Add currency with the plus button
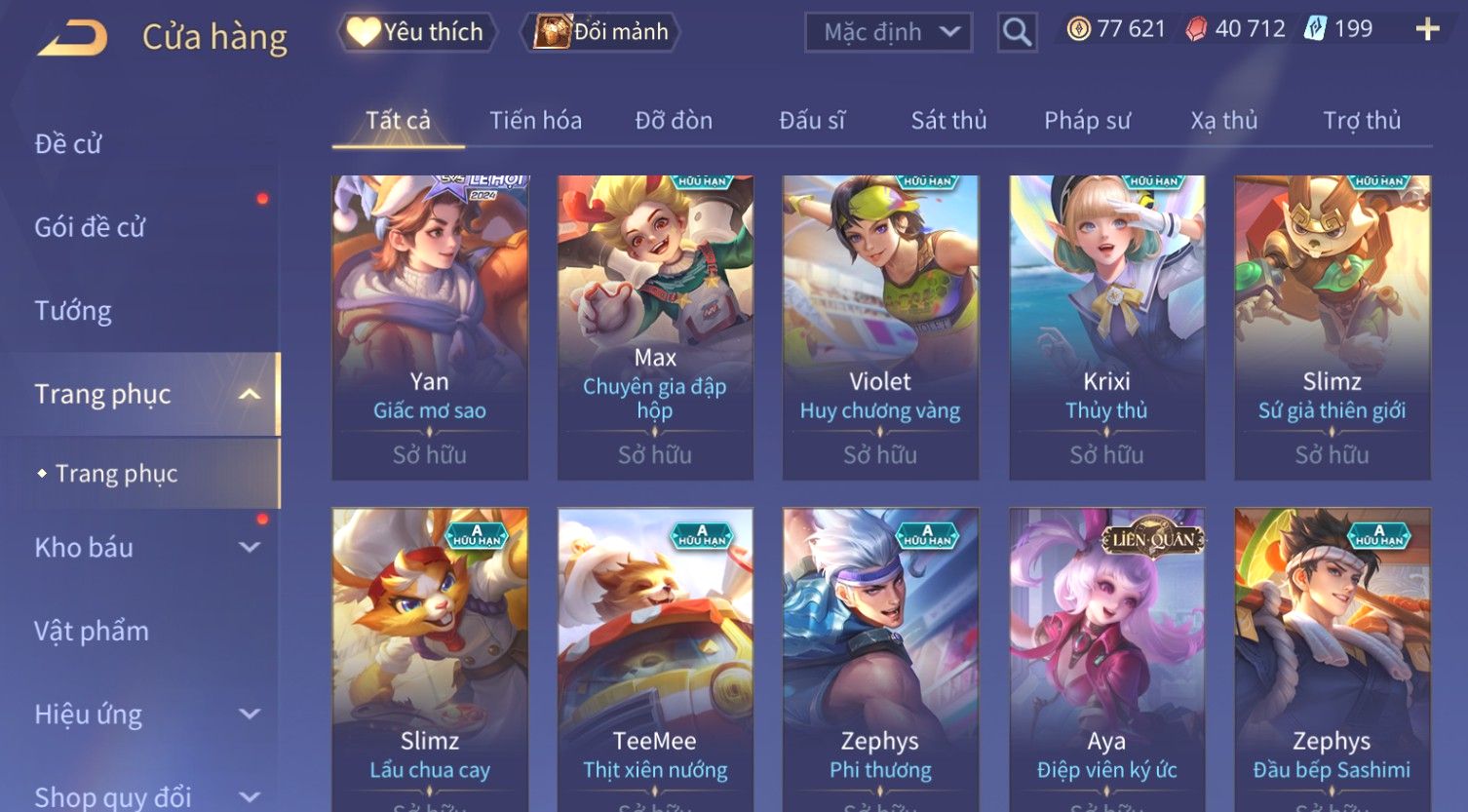The height and width of the screenshot is (812, 1468). [x=1427, y=29]
